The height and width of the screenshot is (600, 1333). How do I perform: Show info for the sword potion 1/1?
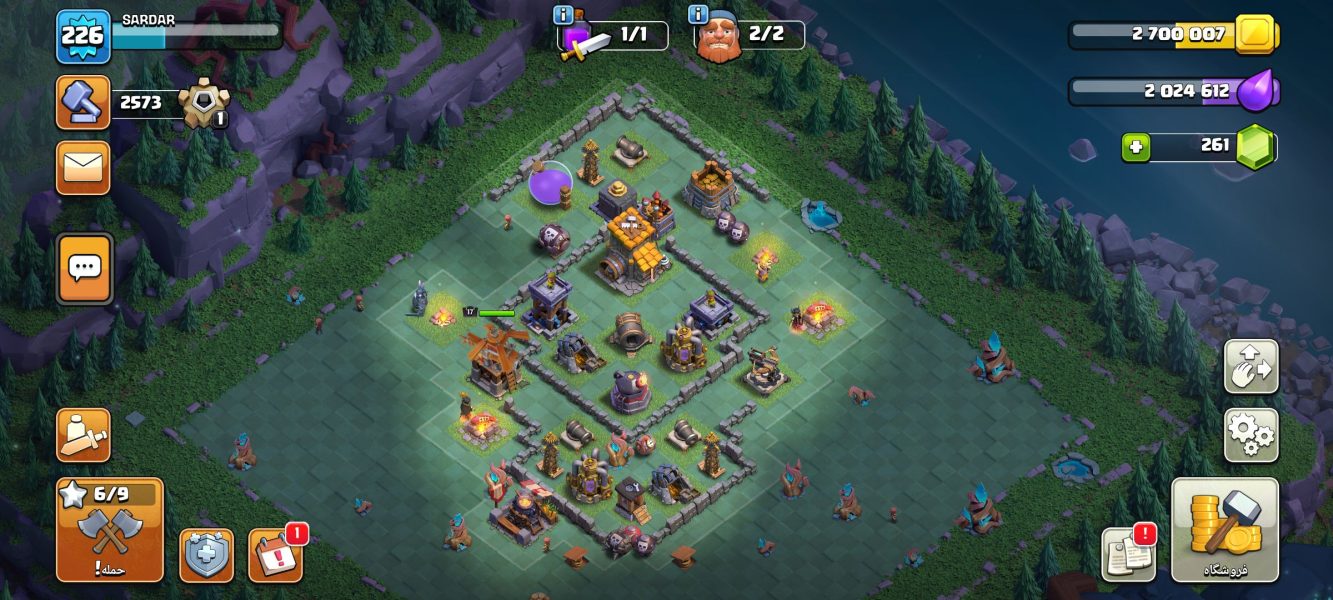[562, 14]
